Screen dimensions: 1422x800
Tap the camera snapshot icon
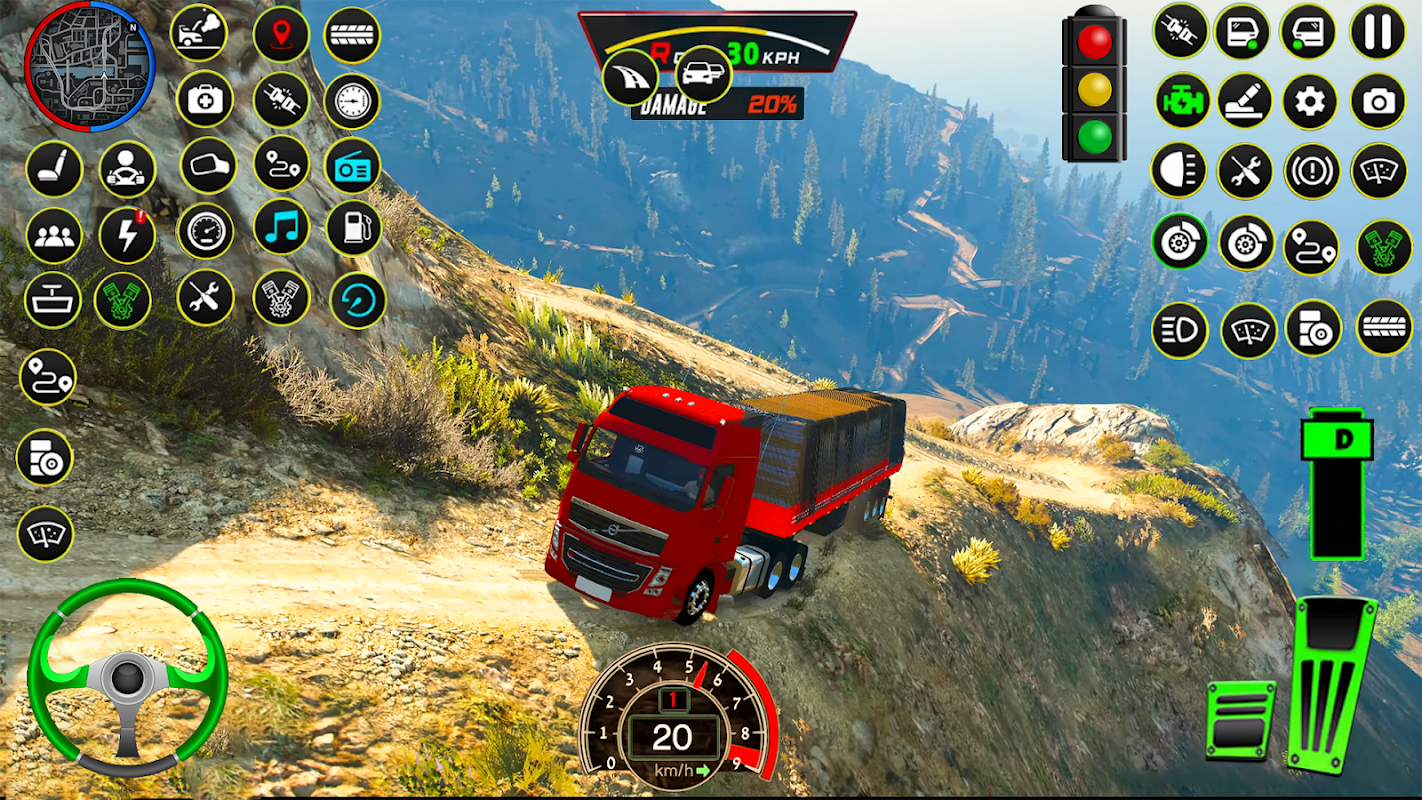coord(1377,101)
